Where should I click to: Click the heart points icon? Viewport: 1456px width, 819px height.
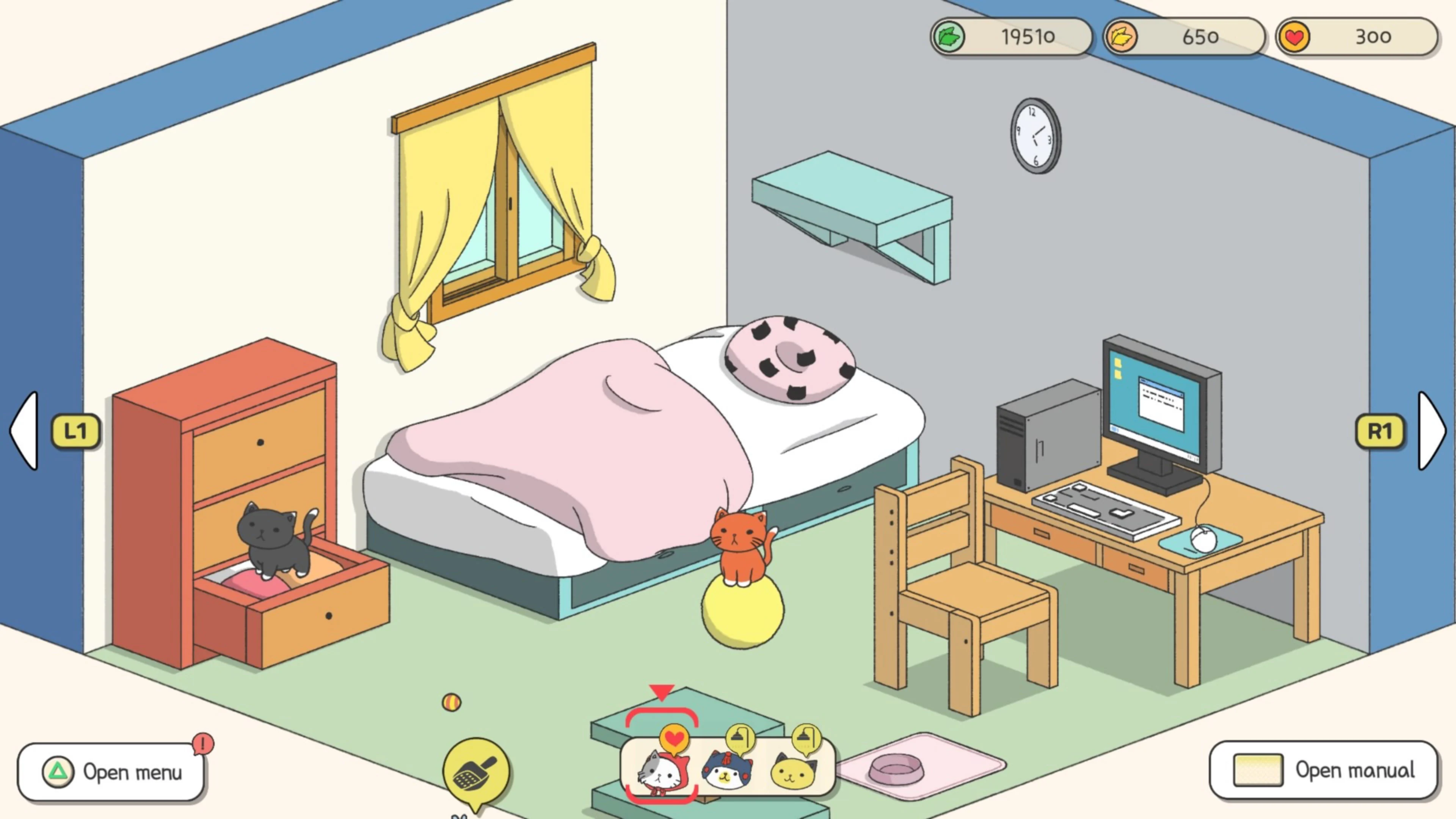pos(1294,37)
